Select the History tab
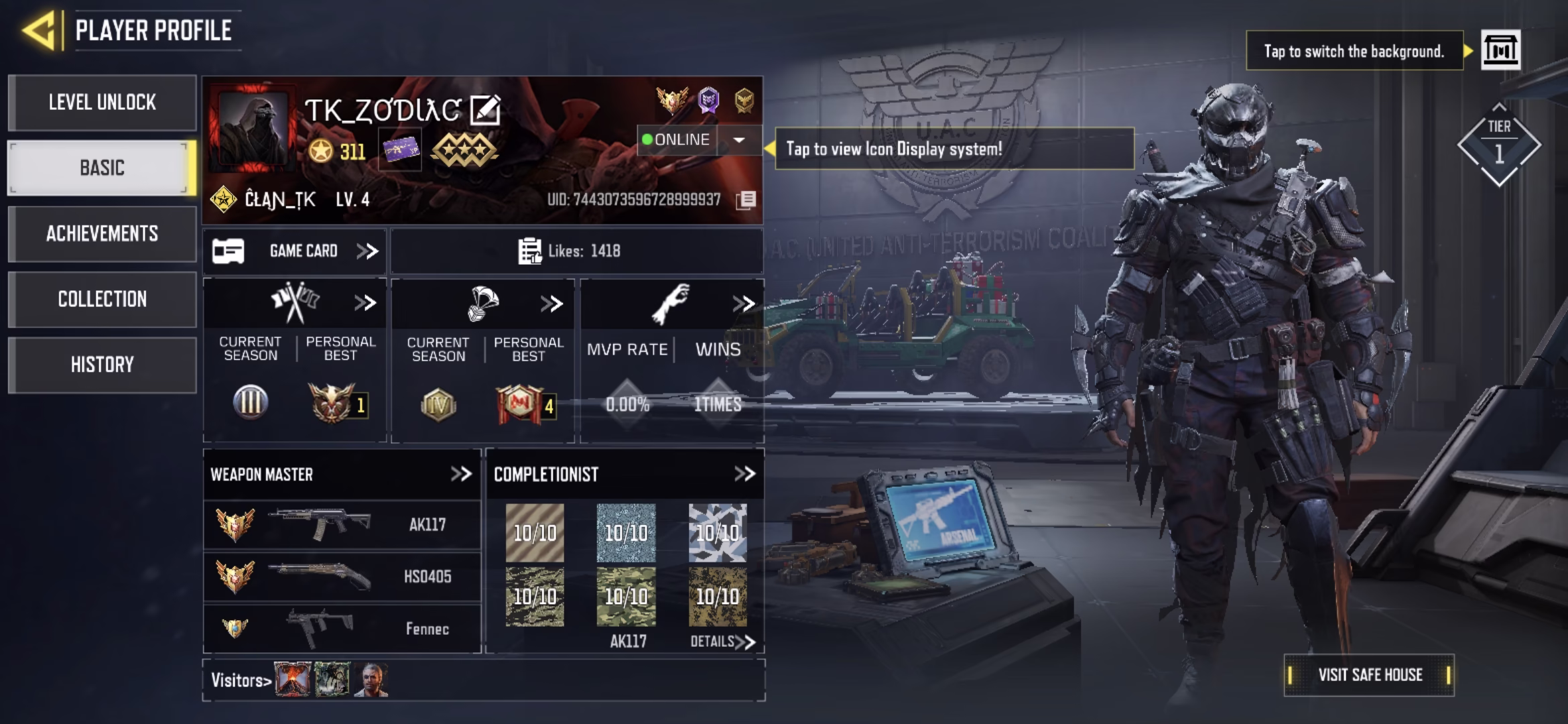 [102, 365]
